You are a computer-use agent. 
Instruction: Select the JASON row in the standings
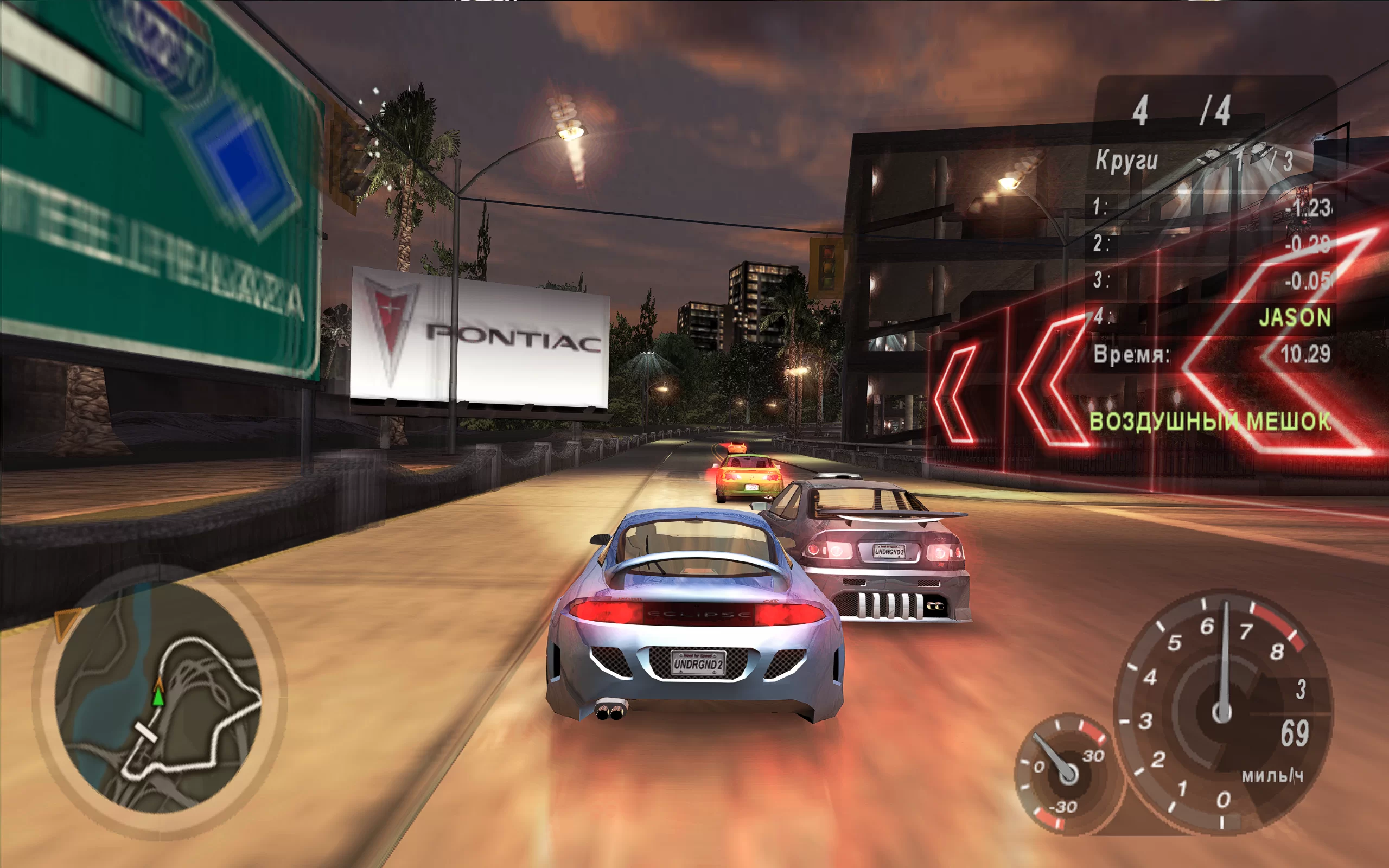[1212, 317]
